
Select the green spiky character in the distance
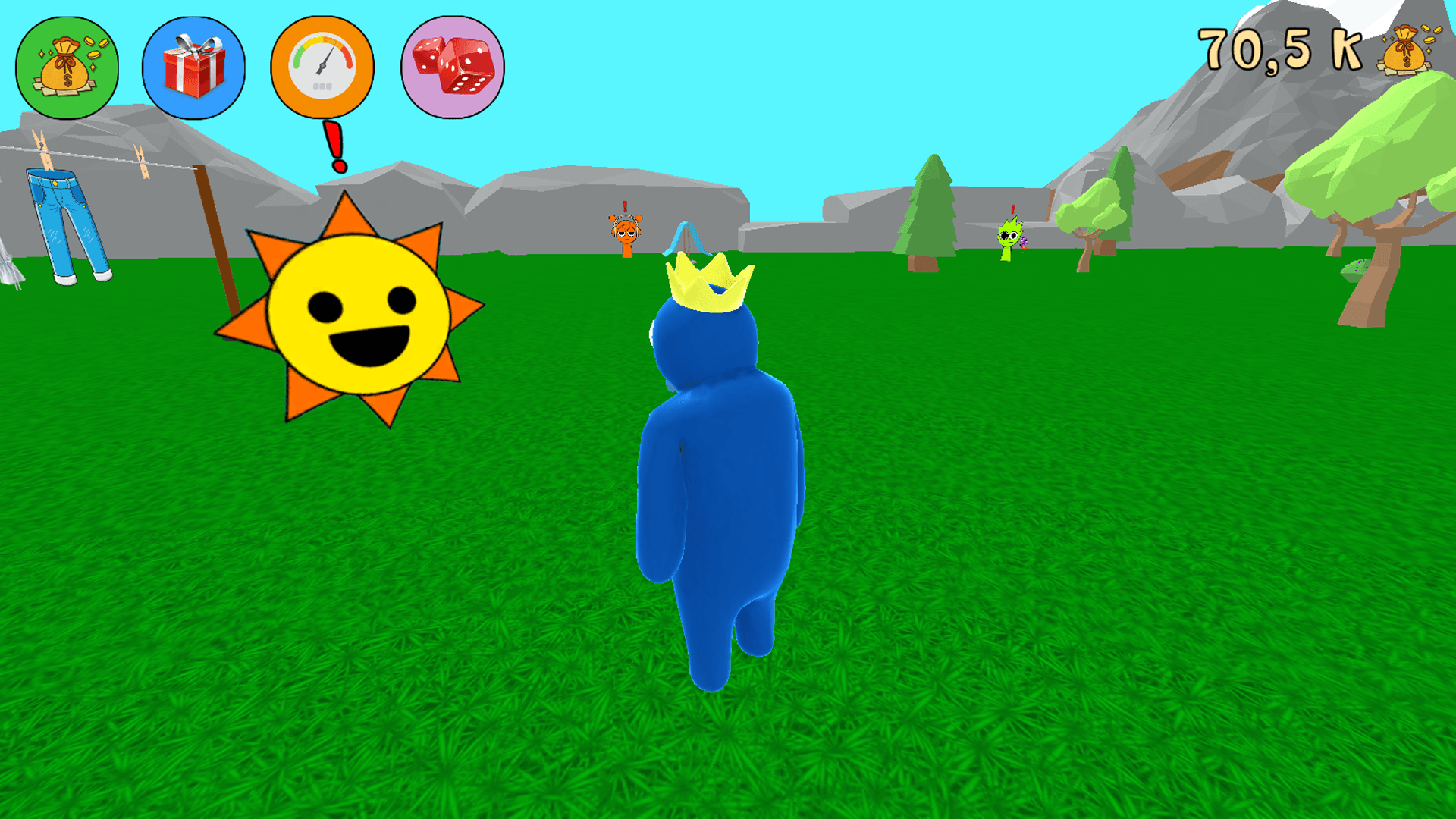pos(1011,239)
